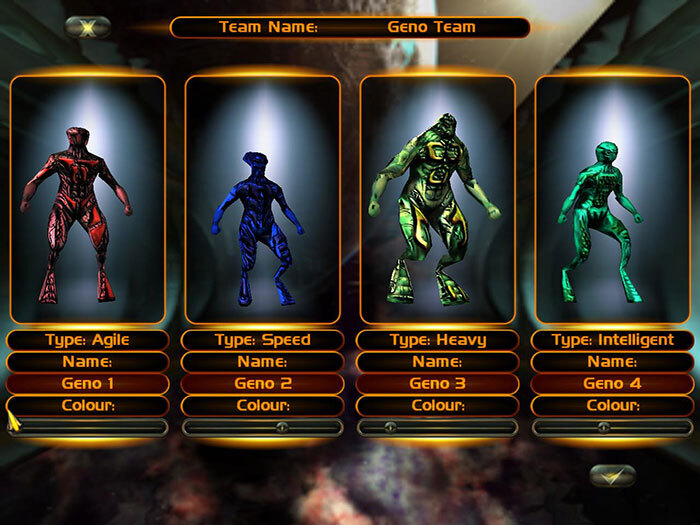
Task: Edit the Geno 1 name field
Action: (x=87, y=384)
